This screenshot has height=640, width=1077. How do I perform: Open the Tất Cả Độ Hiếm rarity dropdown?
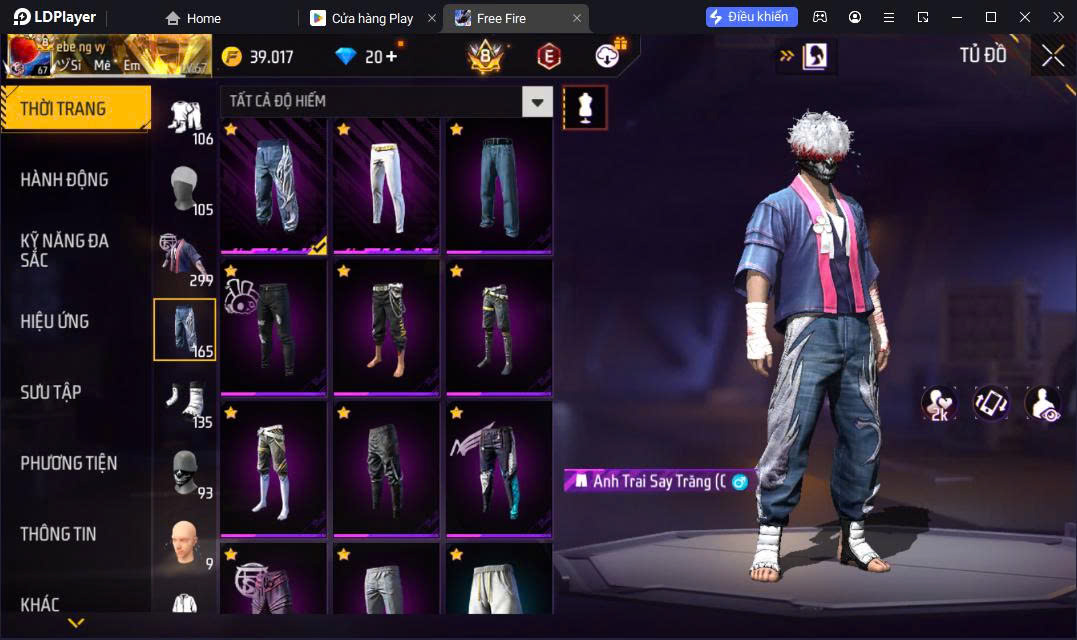(x=538, y=101)
